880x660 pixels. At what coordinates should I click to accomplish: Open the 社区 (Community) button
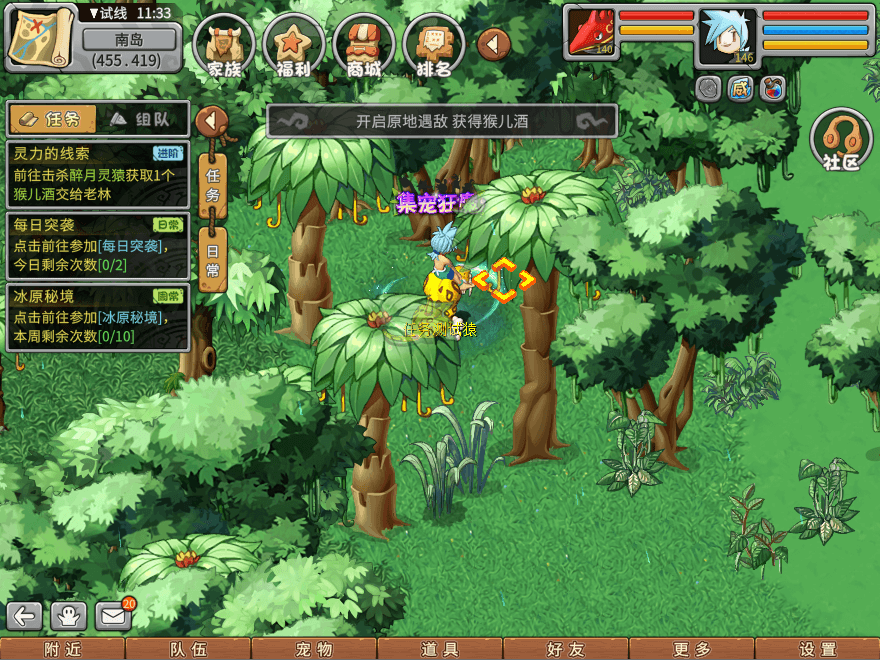point(841,140)
